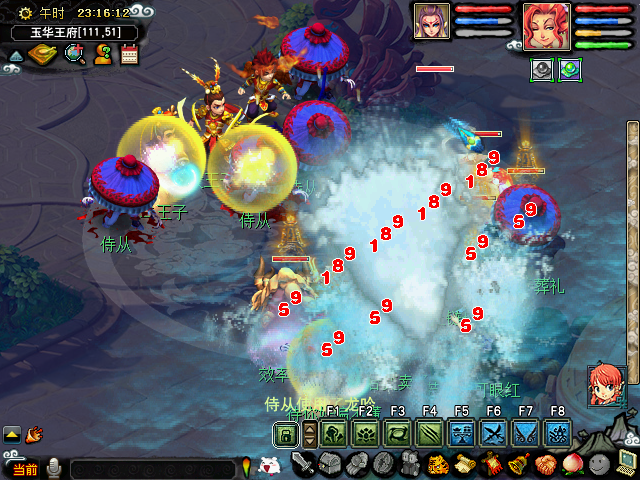
Task: Click the golden bell icon
Action: [519, 464]
